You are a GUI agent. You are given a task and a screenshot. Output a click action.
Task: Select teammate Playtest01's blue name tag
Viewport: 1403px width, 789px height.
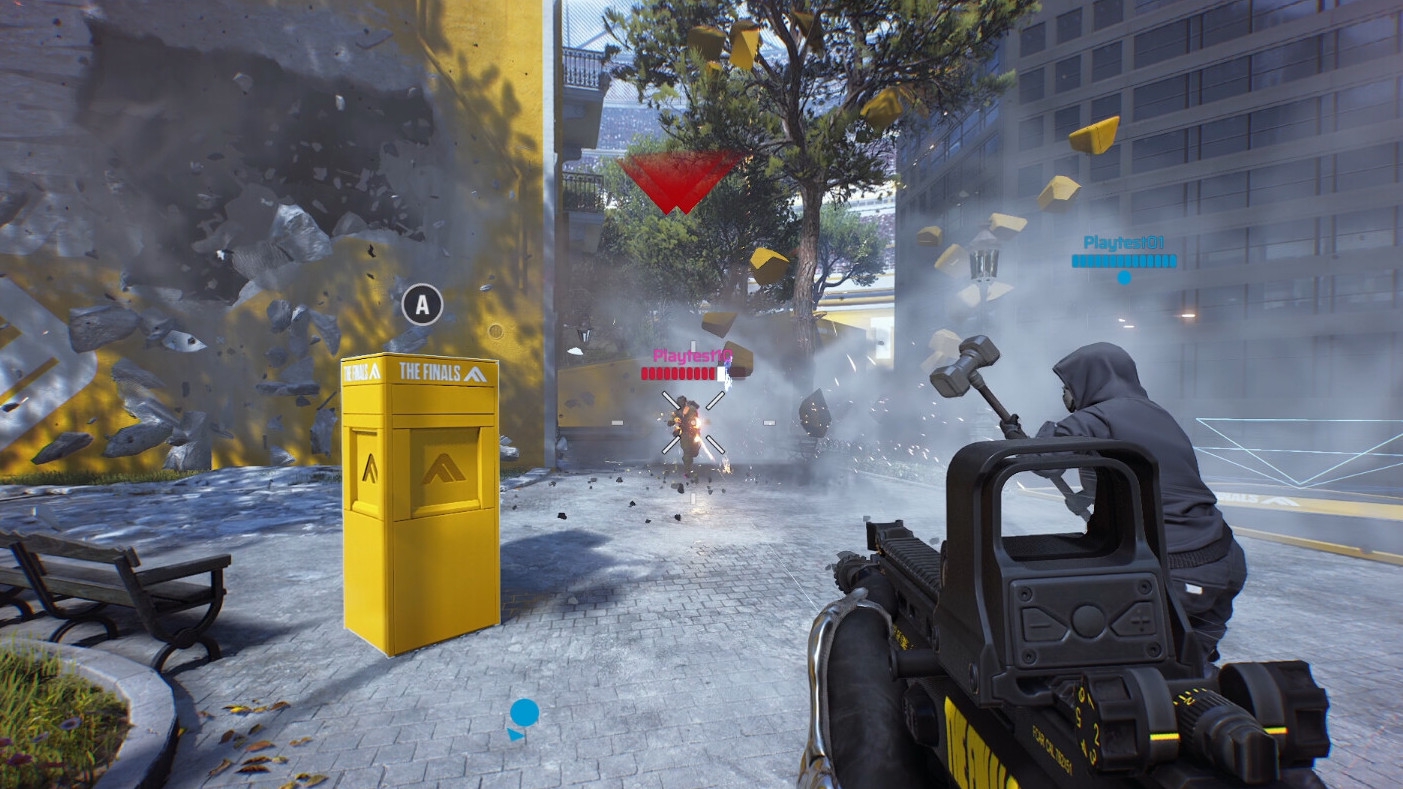1123,243
